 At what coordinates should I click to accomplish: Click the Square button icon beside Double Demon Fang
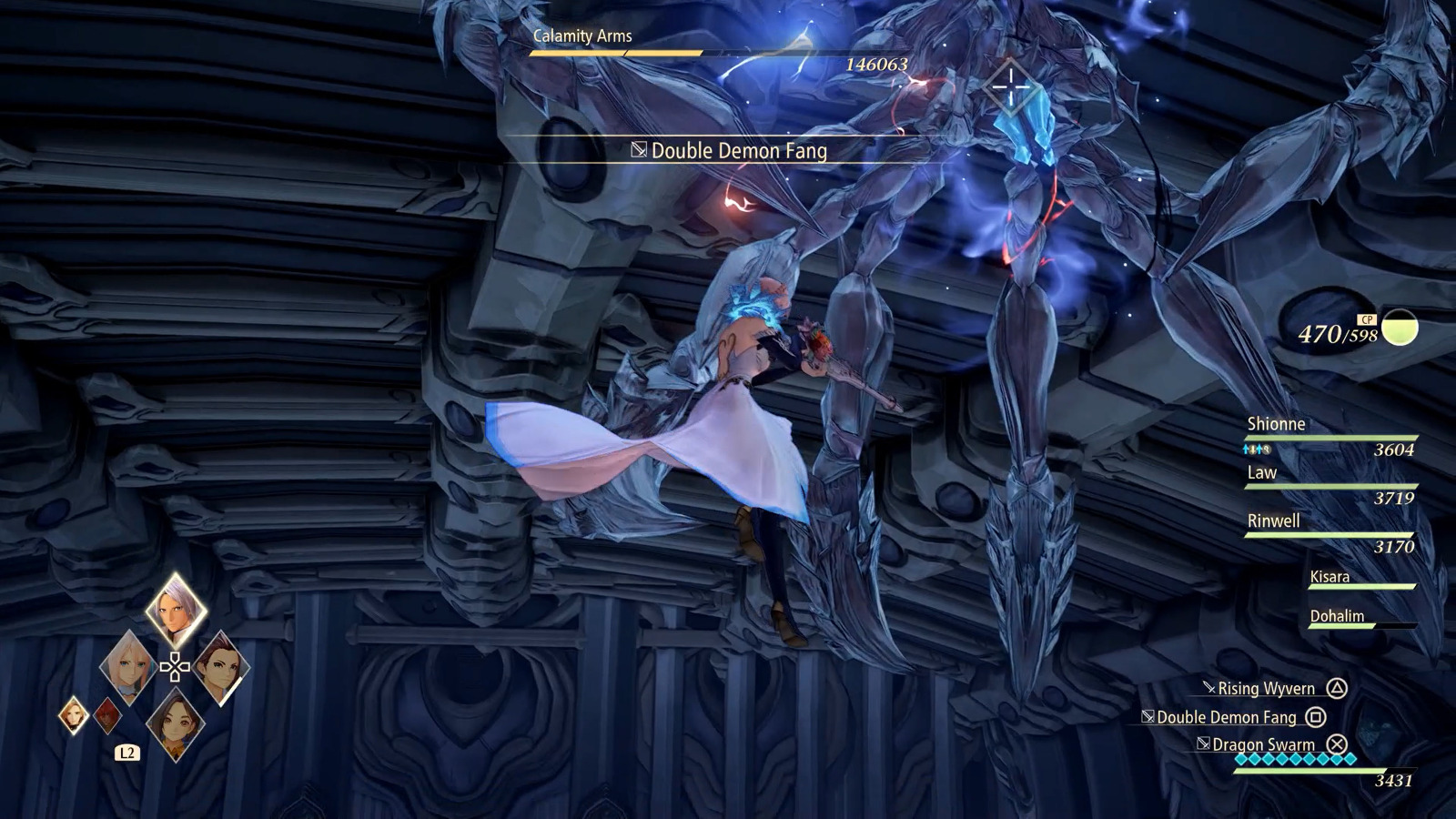(1318, 717)
